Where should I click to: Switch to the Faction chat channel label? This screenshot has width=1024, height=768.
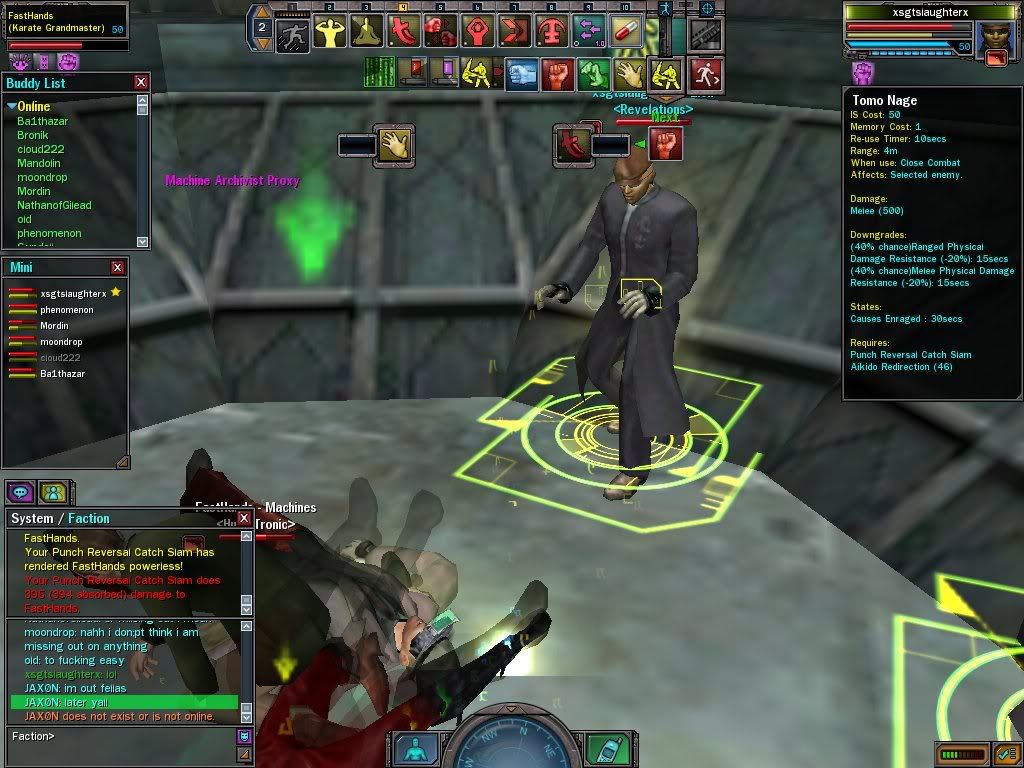(x=89, y=518)
